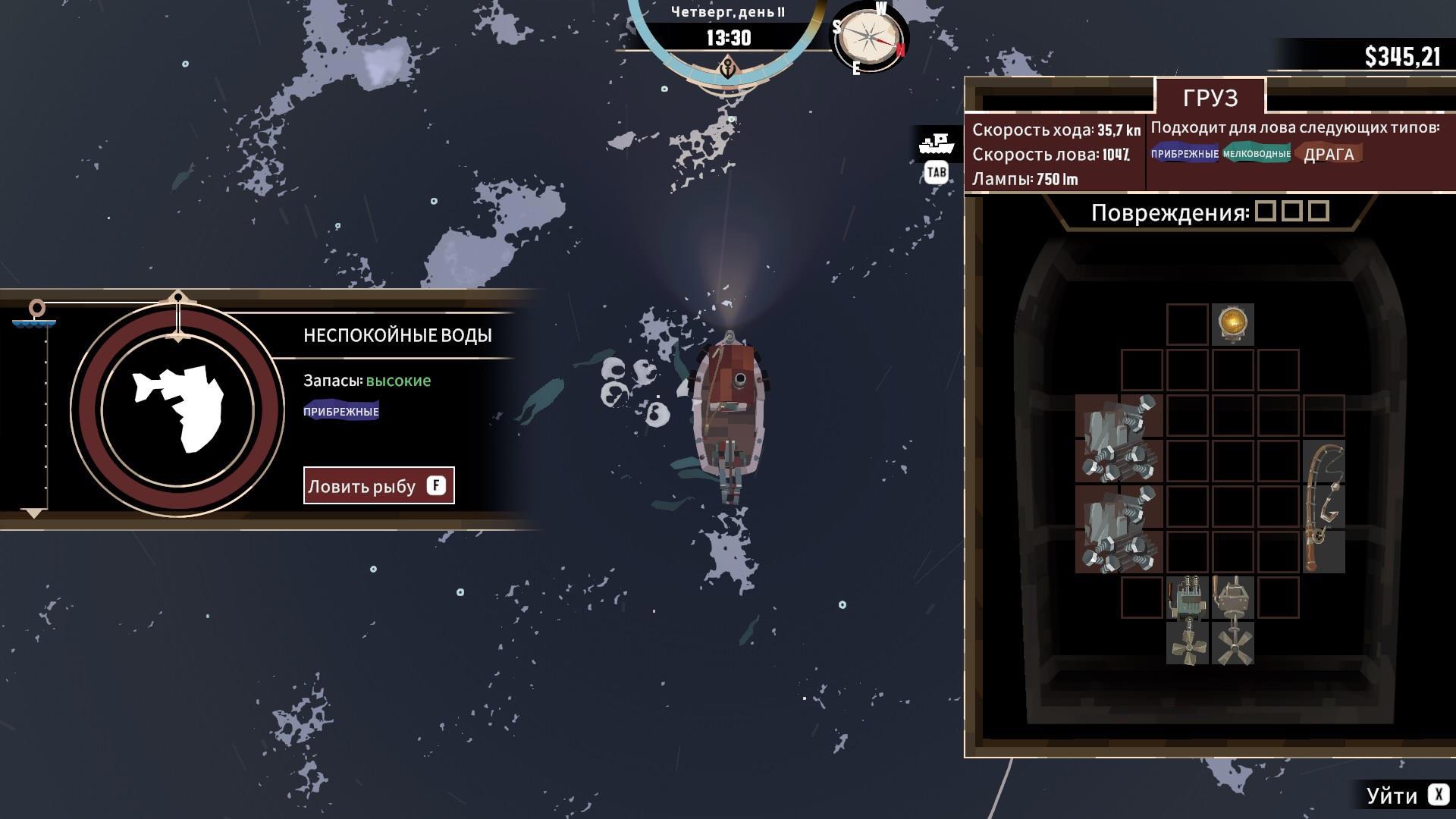Viewport: 1456px width, 819px height.
Task: Open the ГРУЗ cargo tab
Action: pyautogui.click(x=1210, y=97)
